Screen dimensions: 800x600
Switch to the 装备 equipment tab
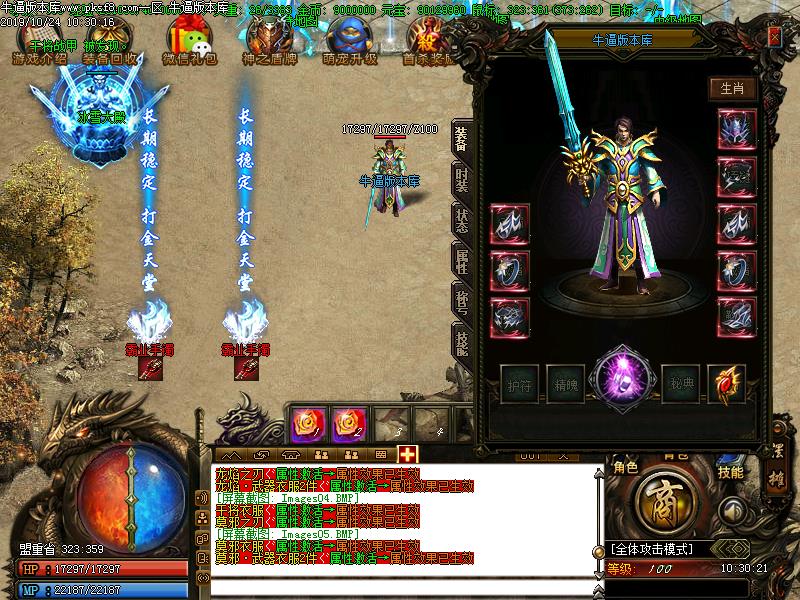click(x=461, y=138)
